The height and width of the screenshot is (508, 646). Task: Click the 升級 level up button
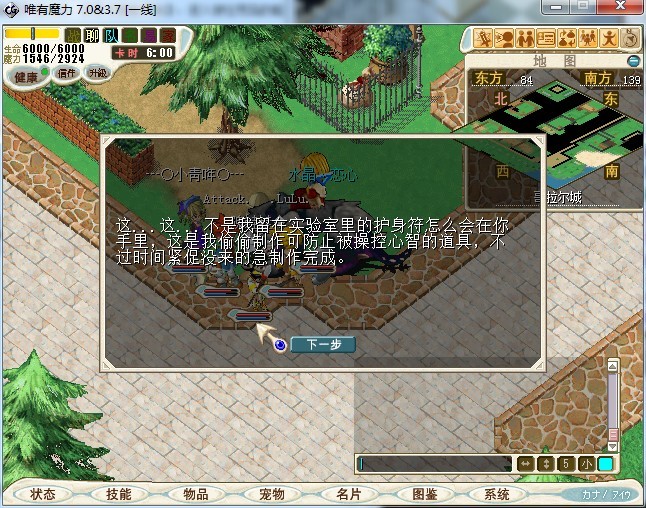(x=97, y=73)
